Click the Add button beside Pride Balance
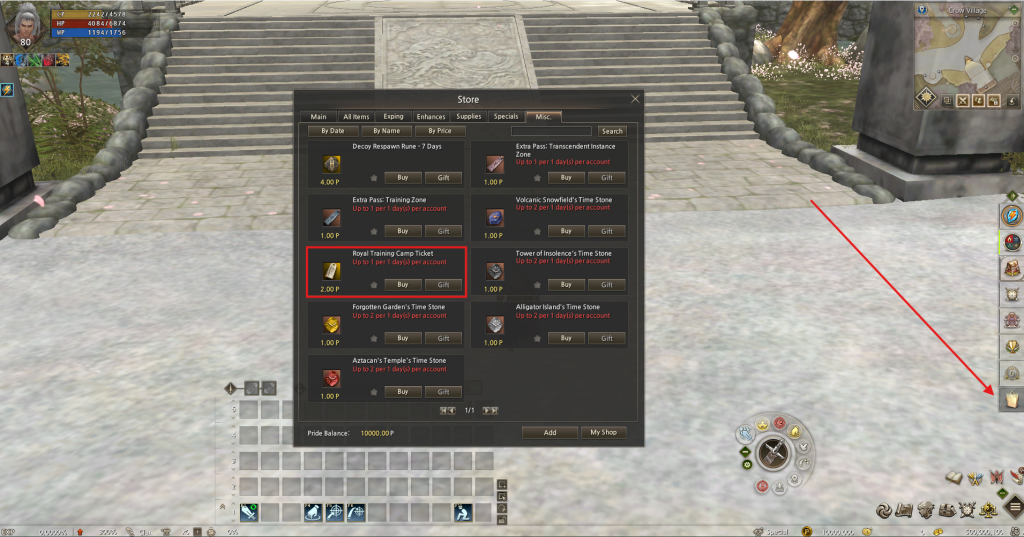 550,432
